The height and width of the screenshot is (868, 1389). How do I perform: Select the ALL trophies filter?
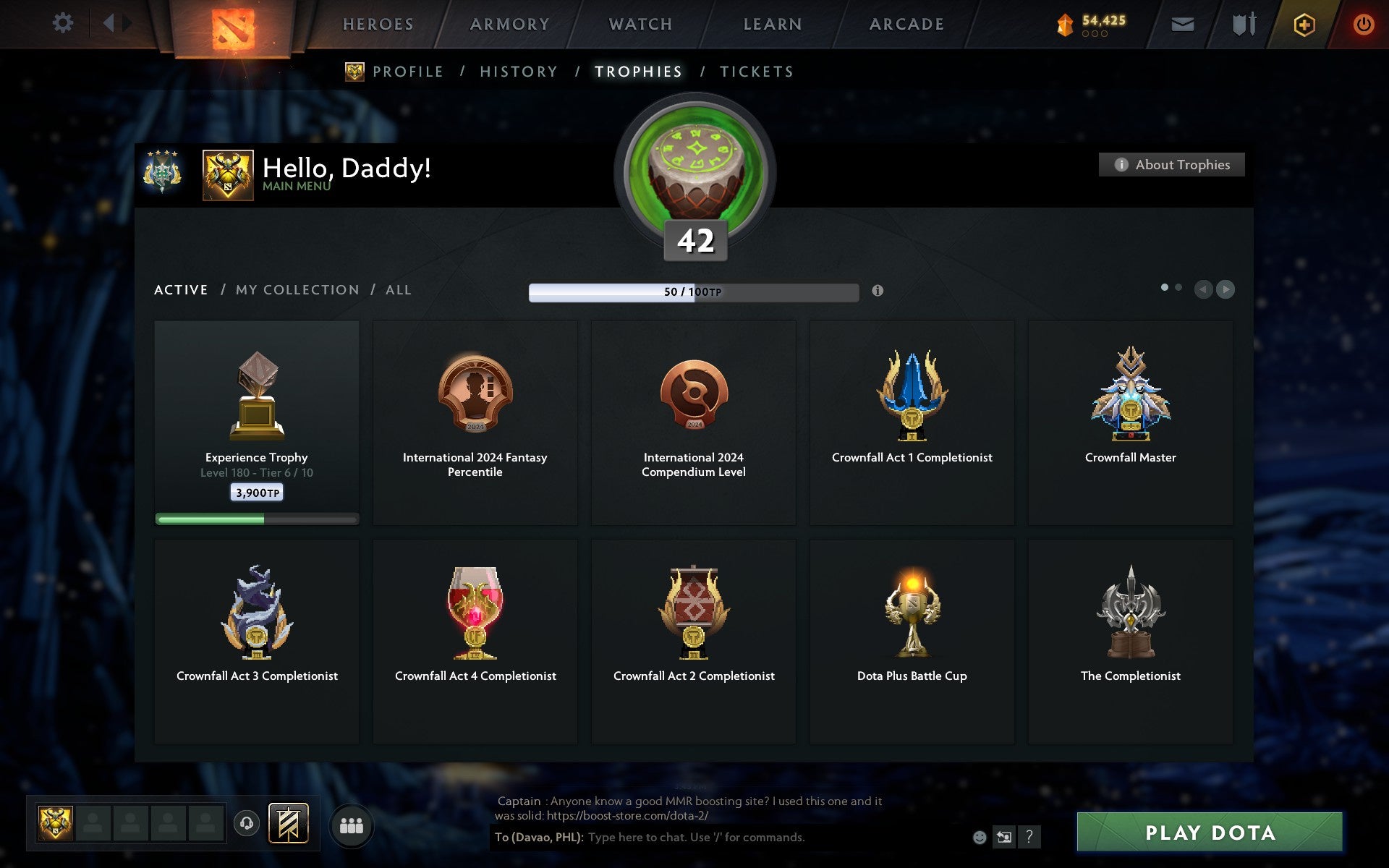coord(397,289)
